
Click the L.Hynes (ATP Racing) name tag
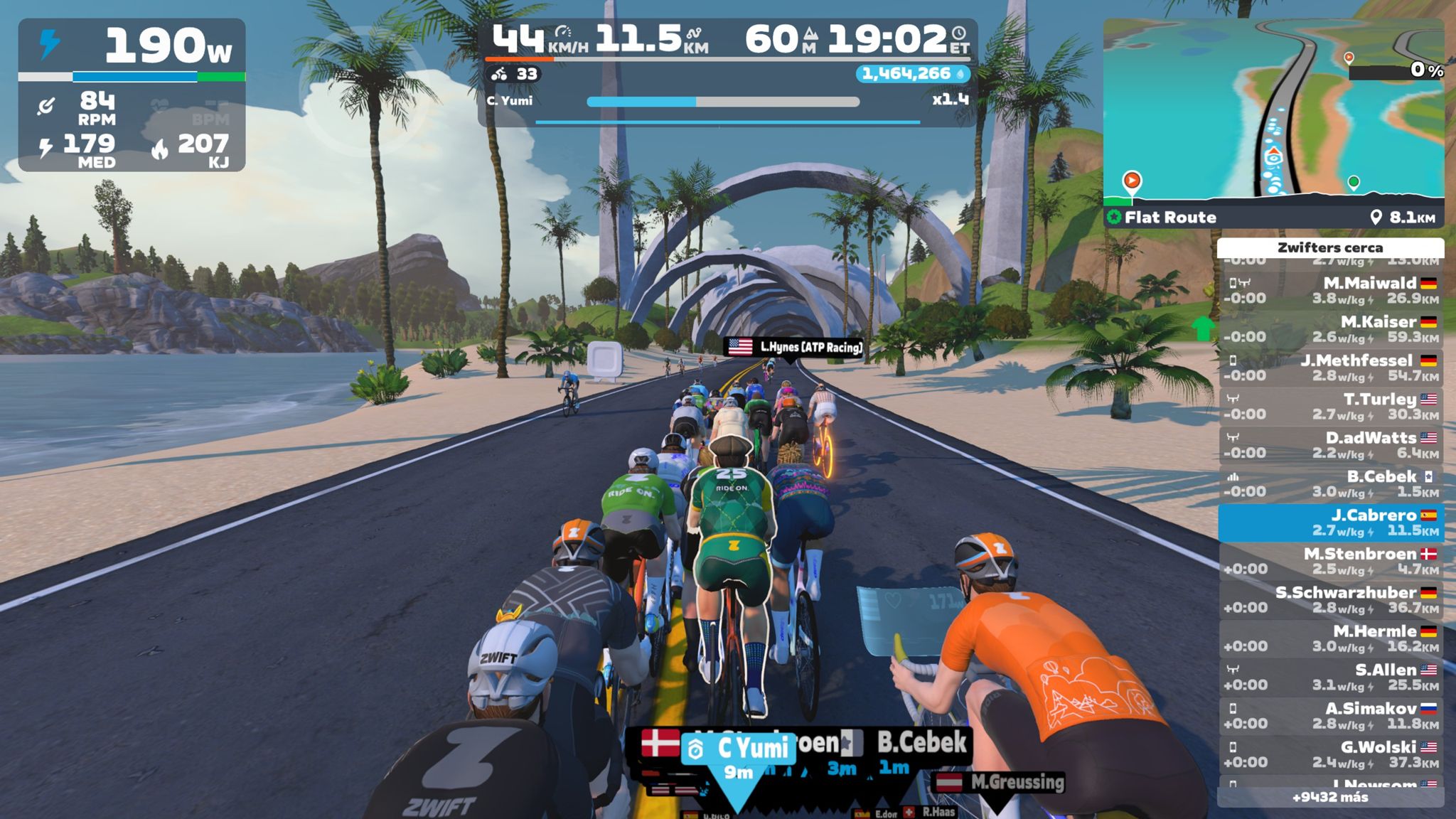tap(793, 347)
